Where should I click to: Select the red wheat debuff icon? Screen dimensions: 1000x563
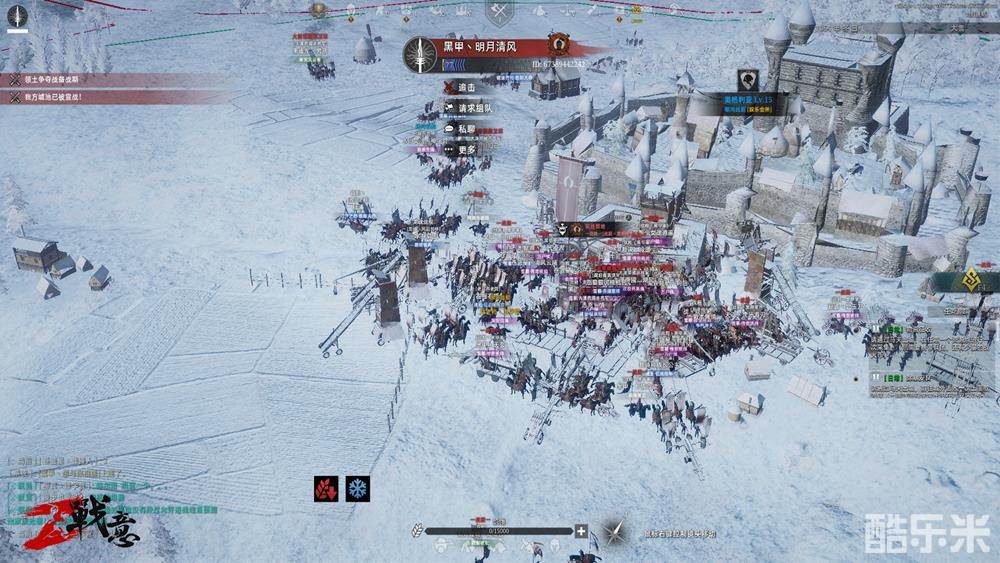(327, 489)
